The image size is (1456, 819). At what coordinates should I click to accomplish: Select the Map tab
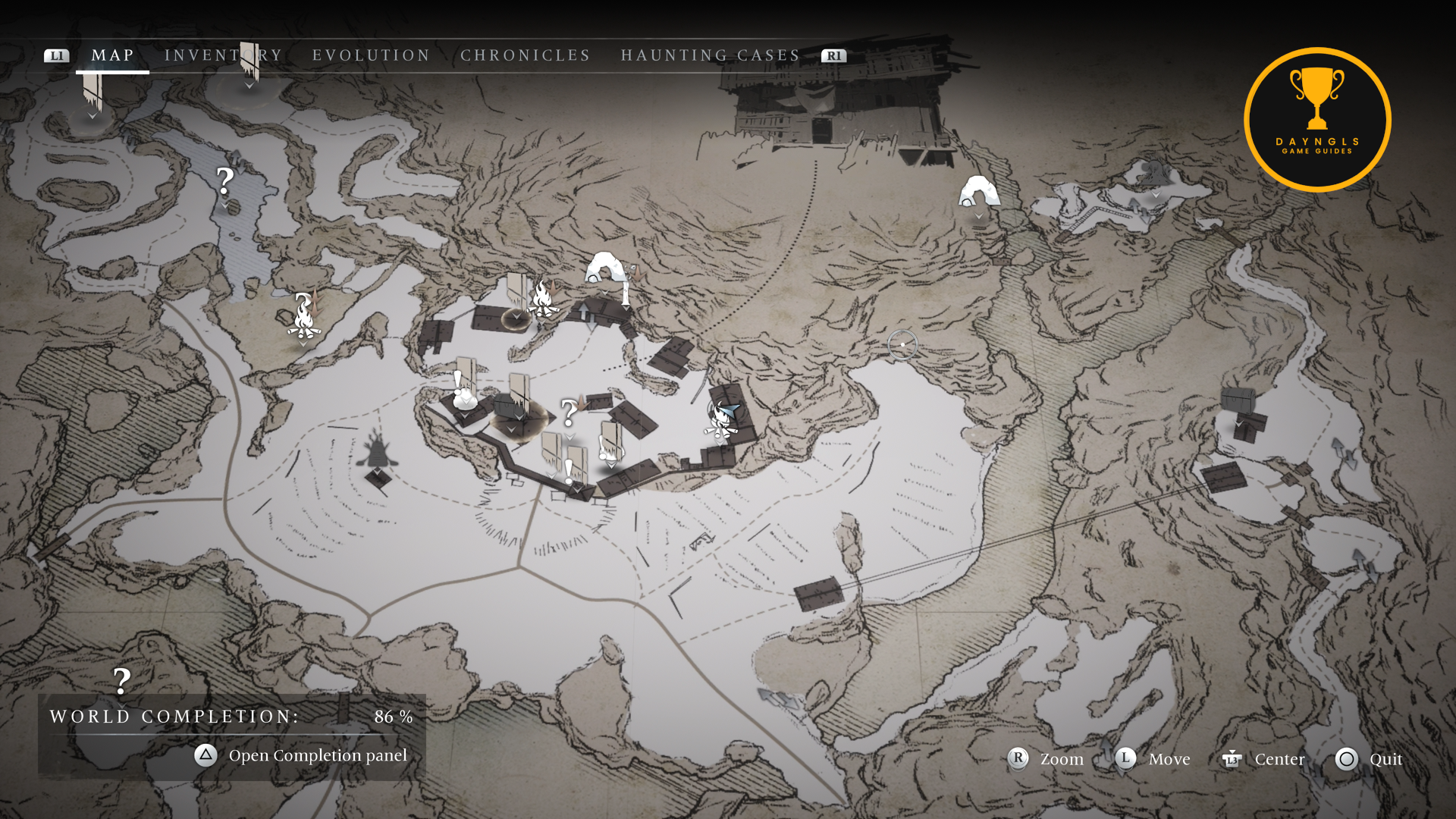[x=112, y=55]
